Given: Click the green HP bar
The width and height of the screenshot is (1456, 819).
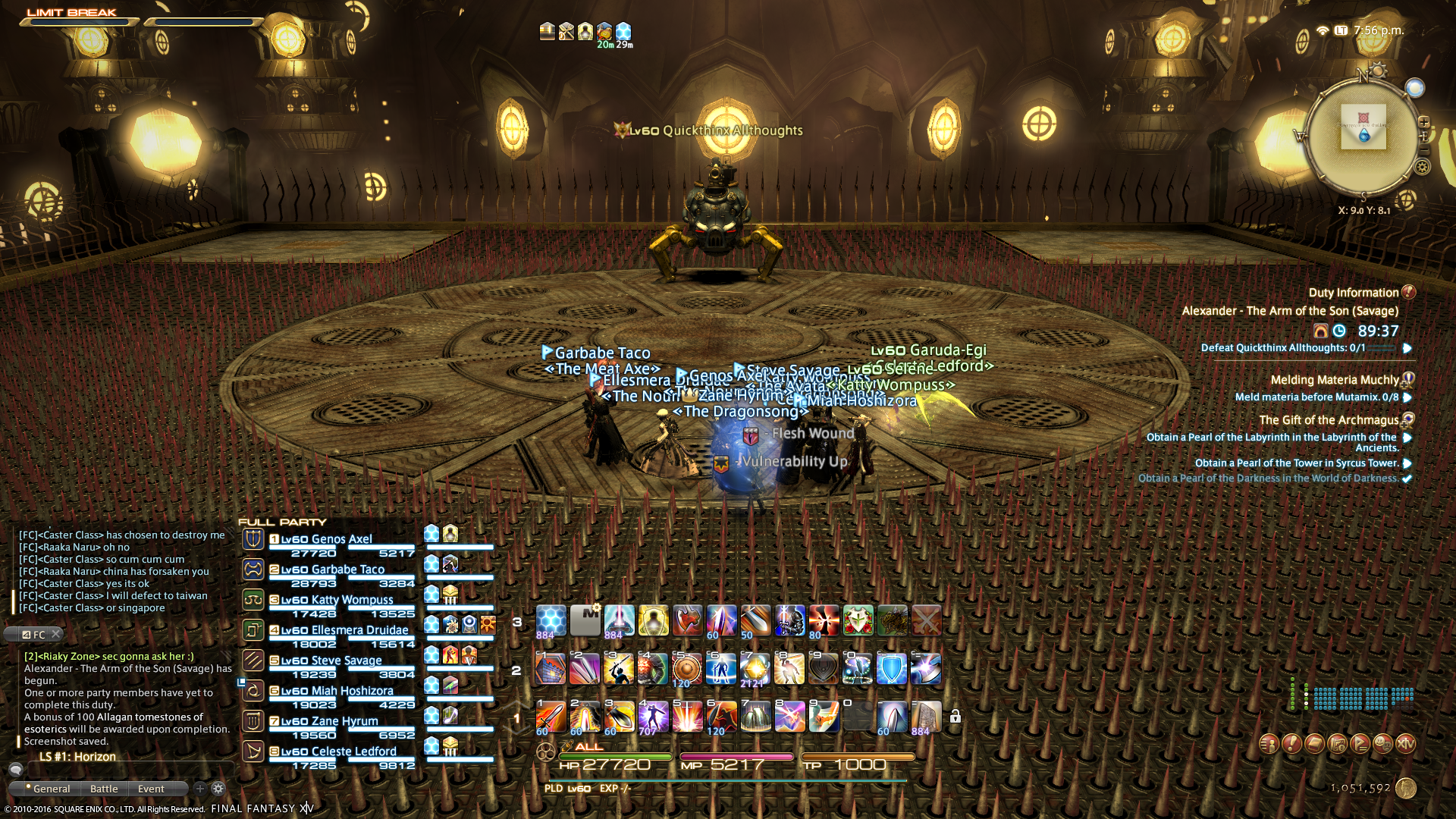Looking at the screenshot, I should 614,756.
